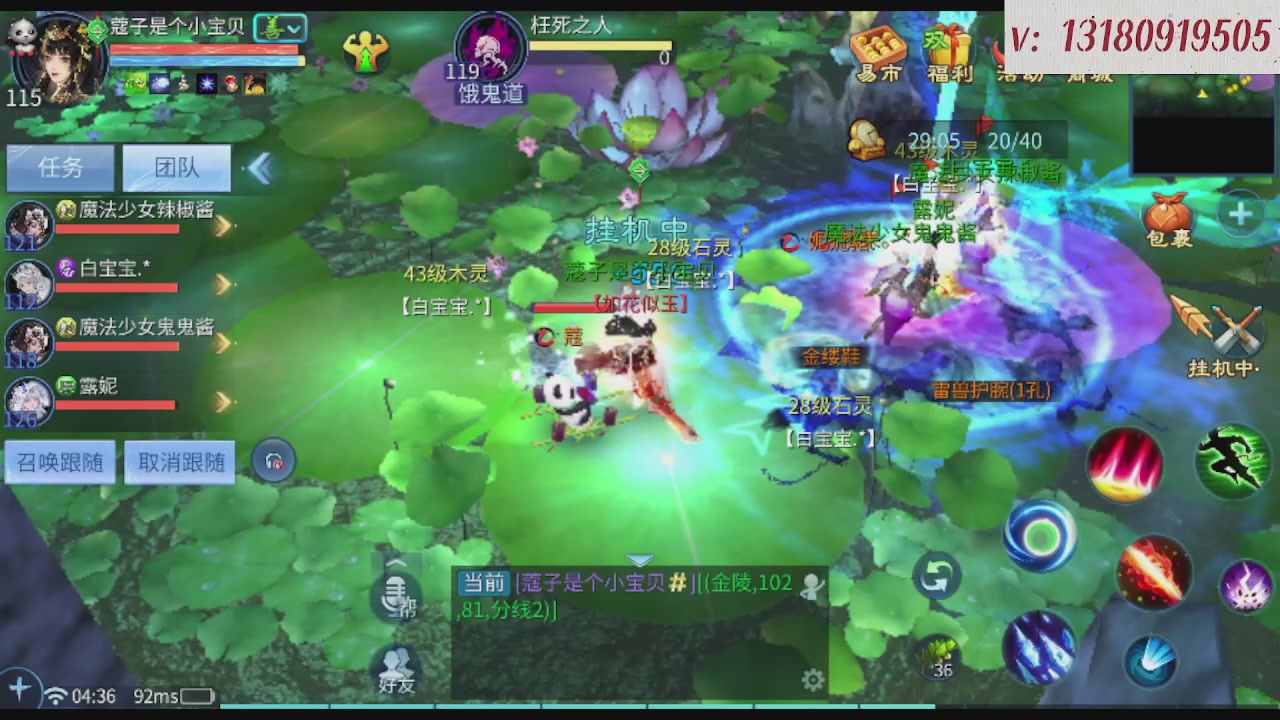This screenshot has width=1280, height=720.
Task: Open the 善 alignment dropdown by player name
Action: [x=281, y=27]
